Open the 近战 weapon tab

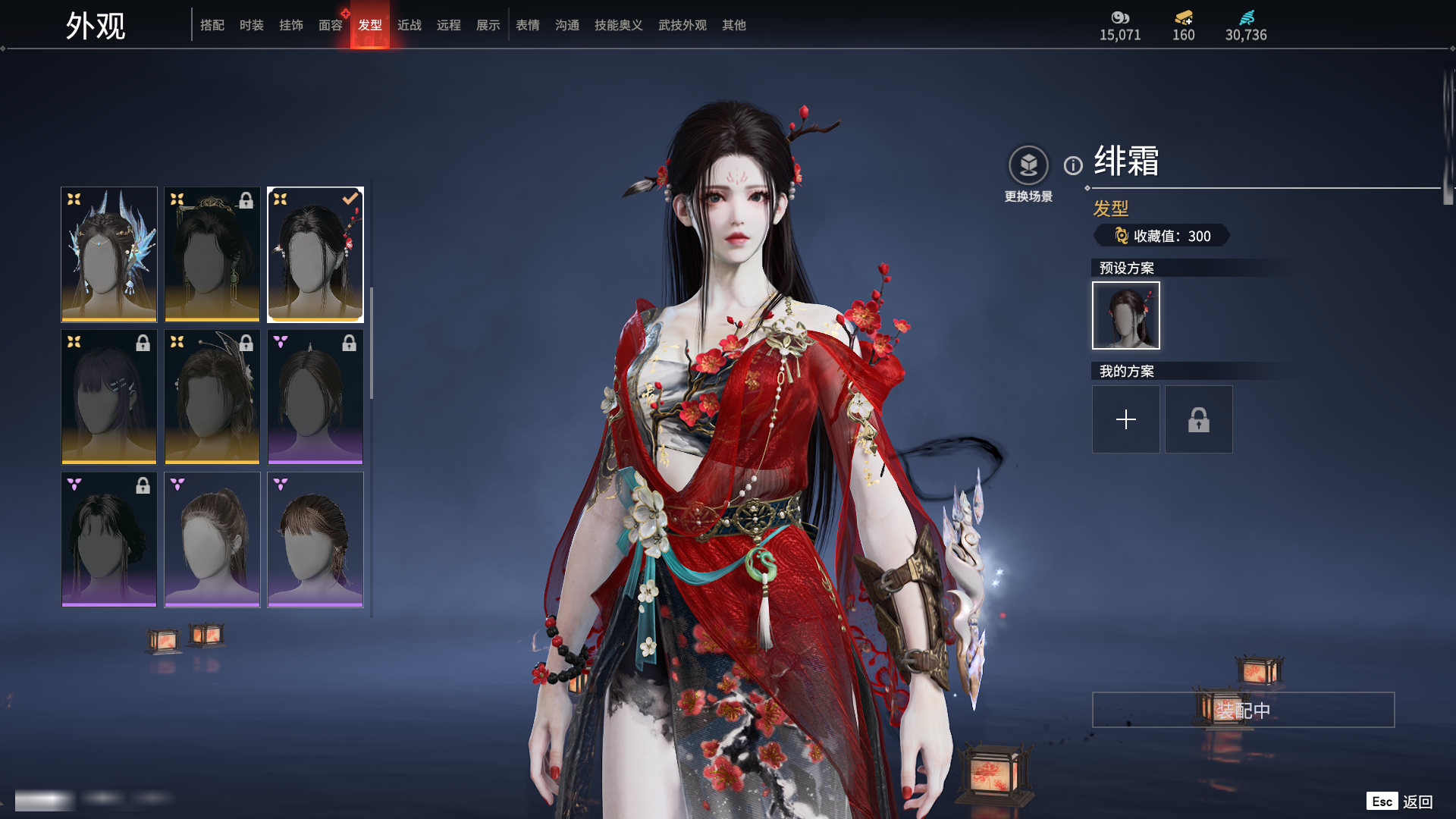point(409,25)
